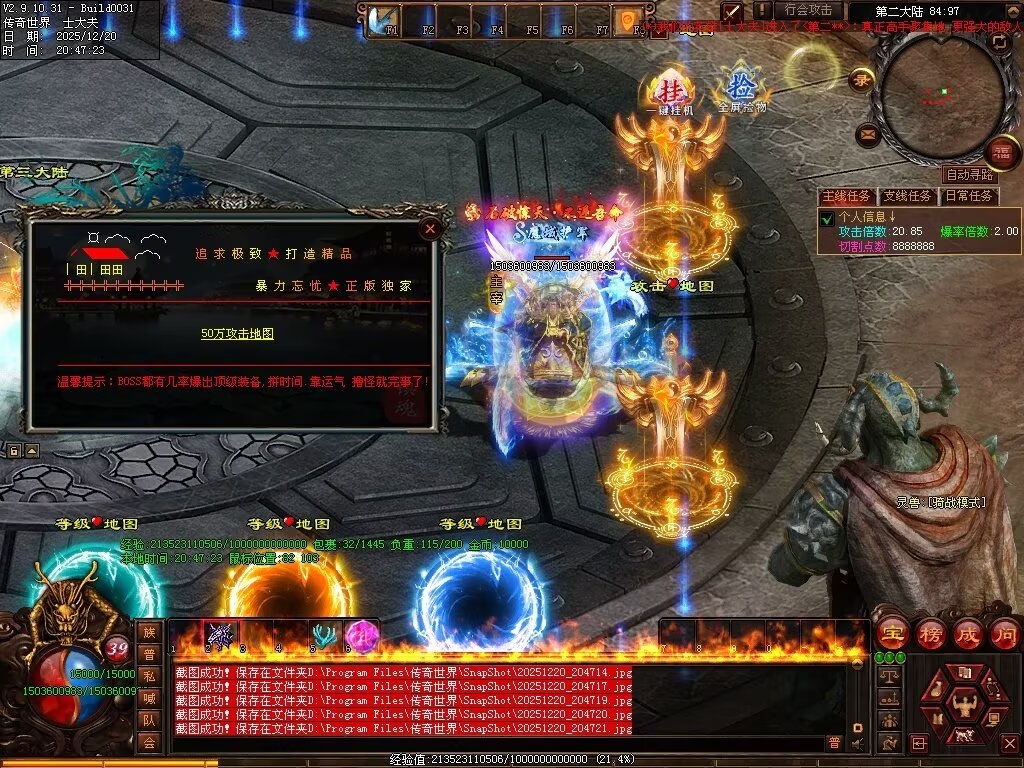
Task: Toggle the 个人信息 checkbox
Action: click(827, 218)
